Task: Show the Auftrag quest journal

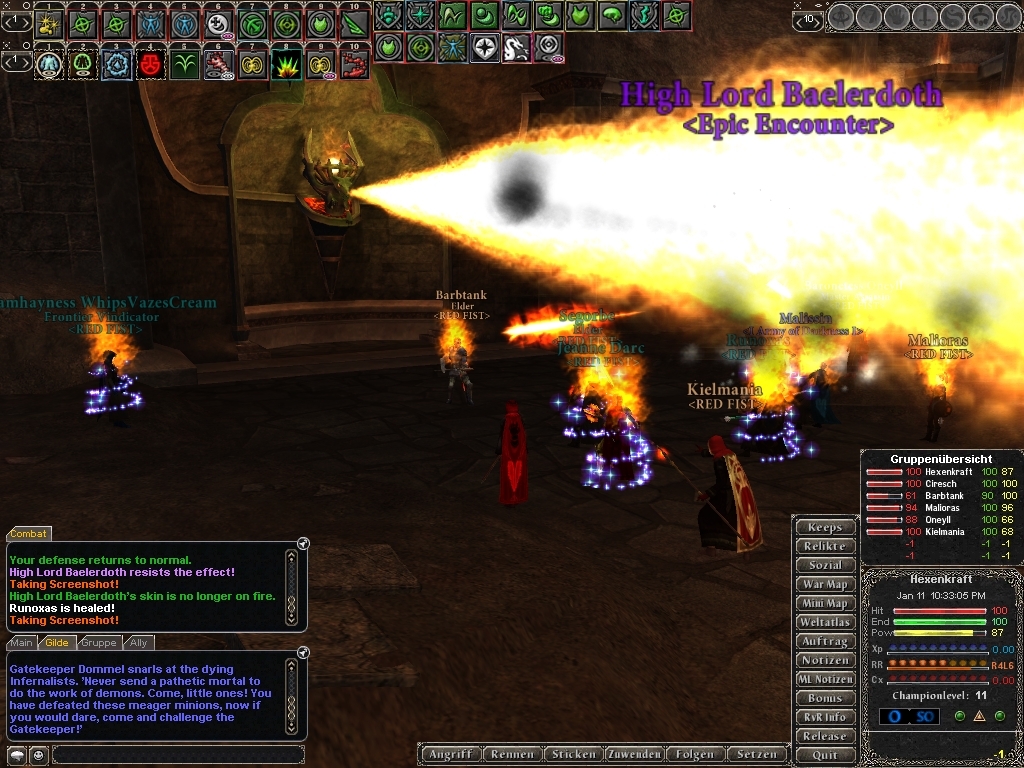Action: coord(825,641)
